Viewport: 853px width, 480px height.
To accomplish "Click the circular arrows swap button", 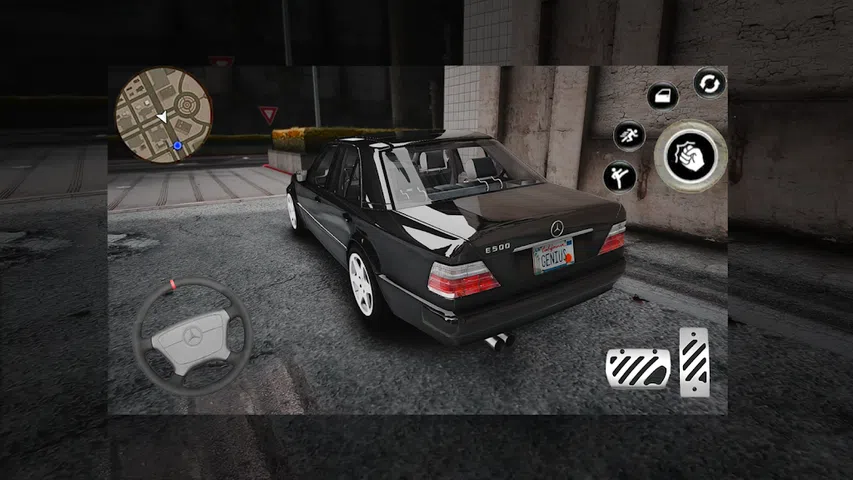I will [x=709, y=83].
